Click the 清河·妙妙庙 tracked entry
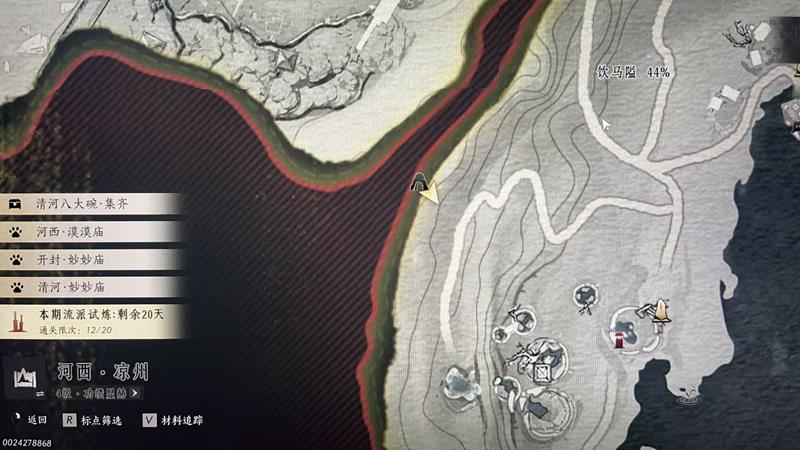This screenshot has width=800, height=450. 90,286
